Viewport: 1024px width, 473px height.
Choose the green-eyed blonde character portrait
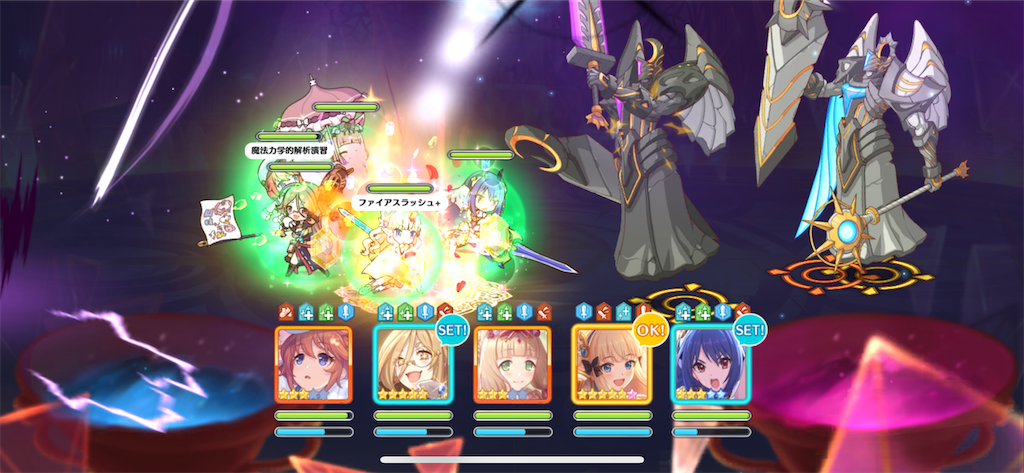coord(512,365)
